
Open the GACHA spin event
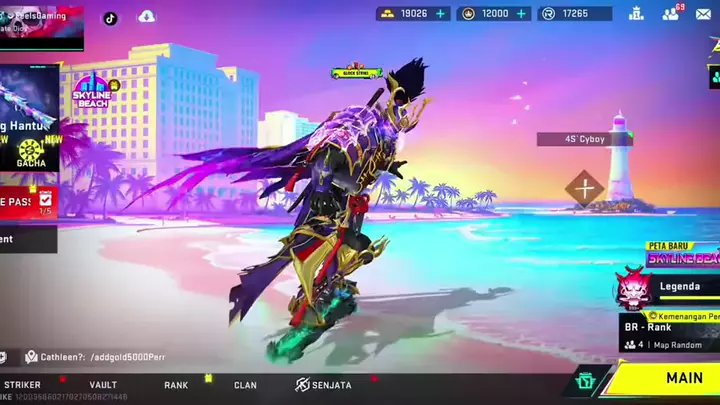pos(31,152)
